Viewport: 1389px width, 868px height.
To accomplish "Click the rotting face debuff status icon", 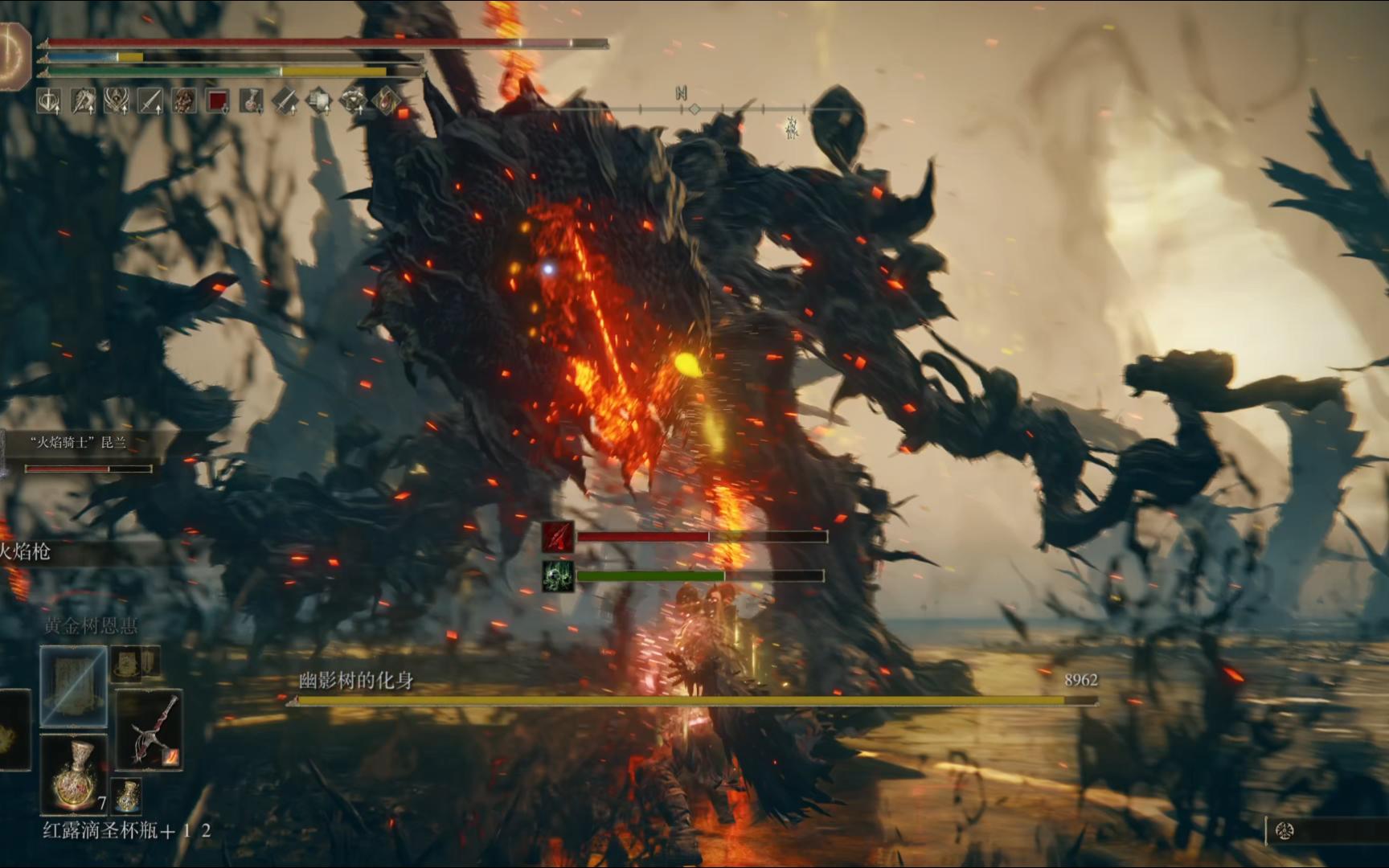I will coord(184,101).
